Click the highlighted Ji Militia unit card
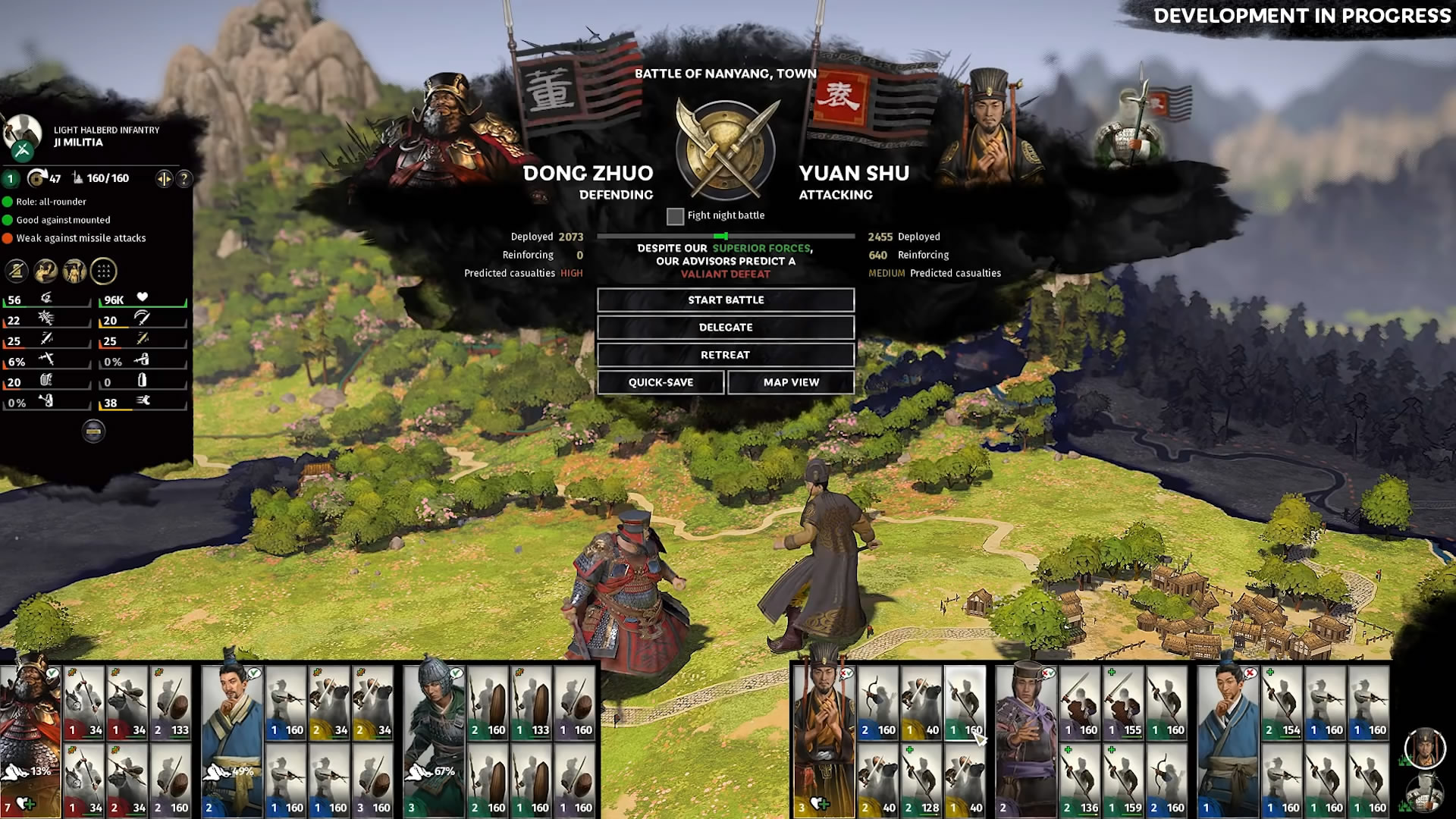The image size is (1456, 819). tap(965, 703)
